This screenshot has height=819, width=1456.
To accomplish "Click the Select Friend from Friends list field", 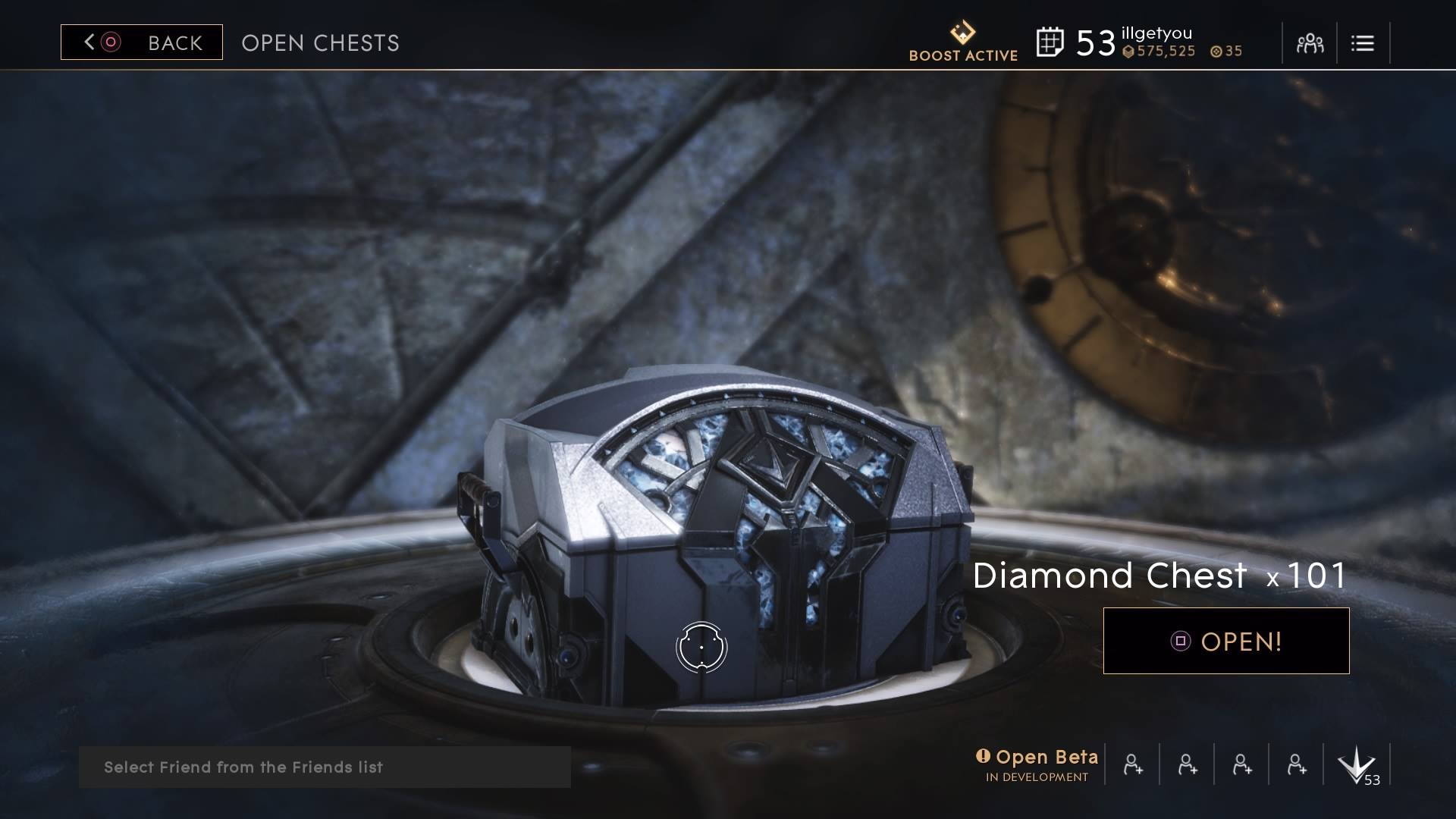I will click(326, 767).
